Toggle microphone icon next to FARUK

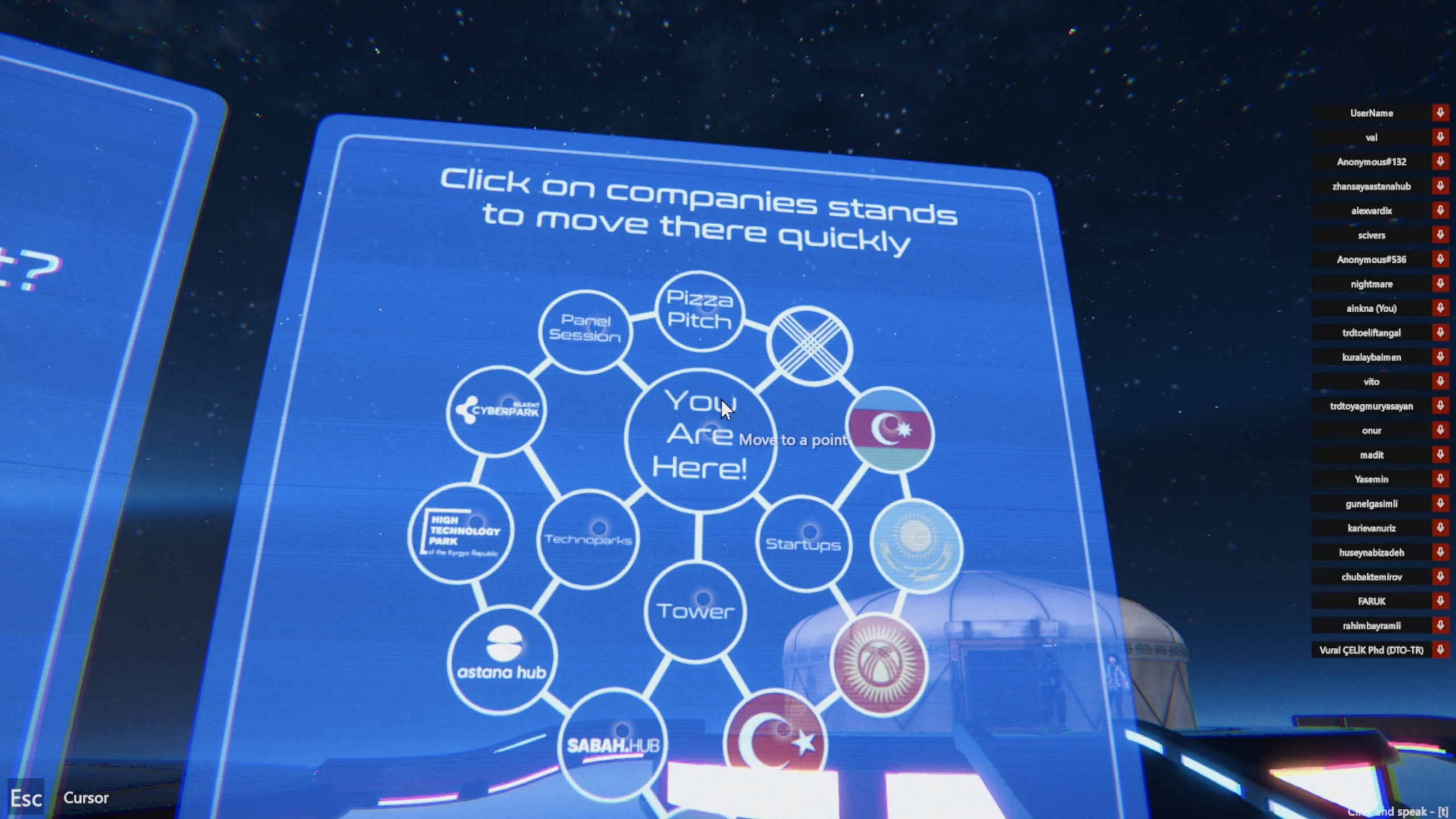1440,601
